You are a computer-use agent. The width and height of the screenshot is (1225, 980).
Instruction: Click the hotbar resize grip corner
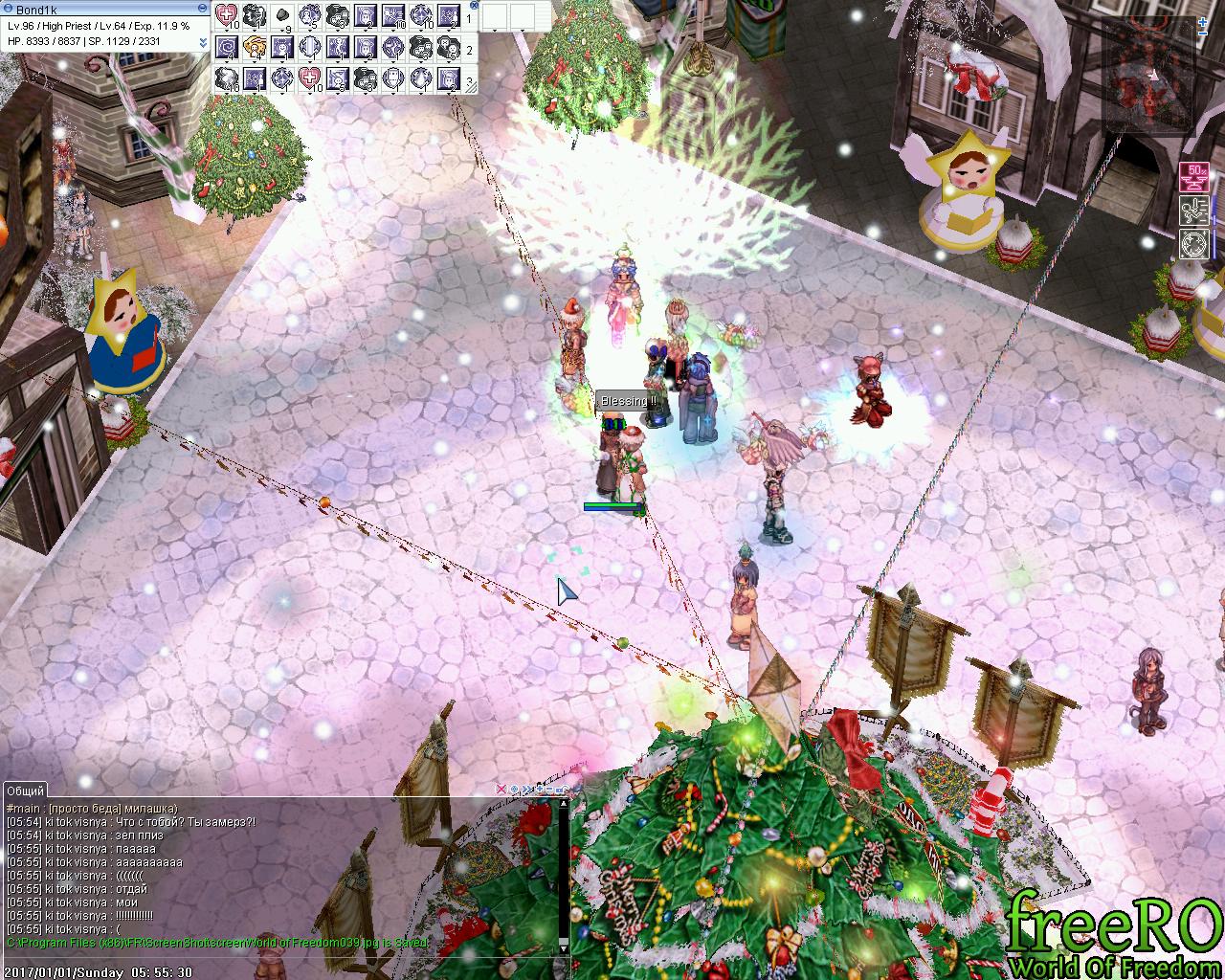click(x=471, y=87)
